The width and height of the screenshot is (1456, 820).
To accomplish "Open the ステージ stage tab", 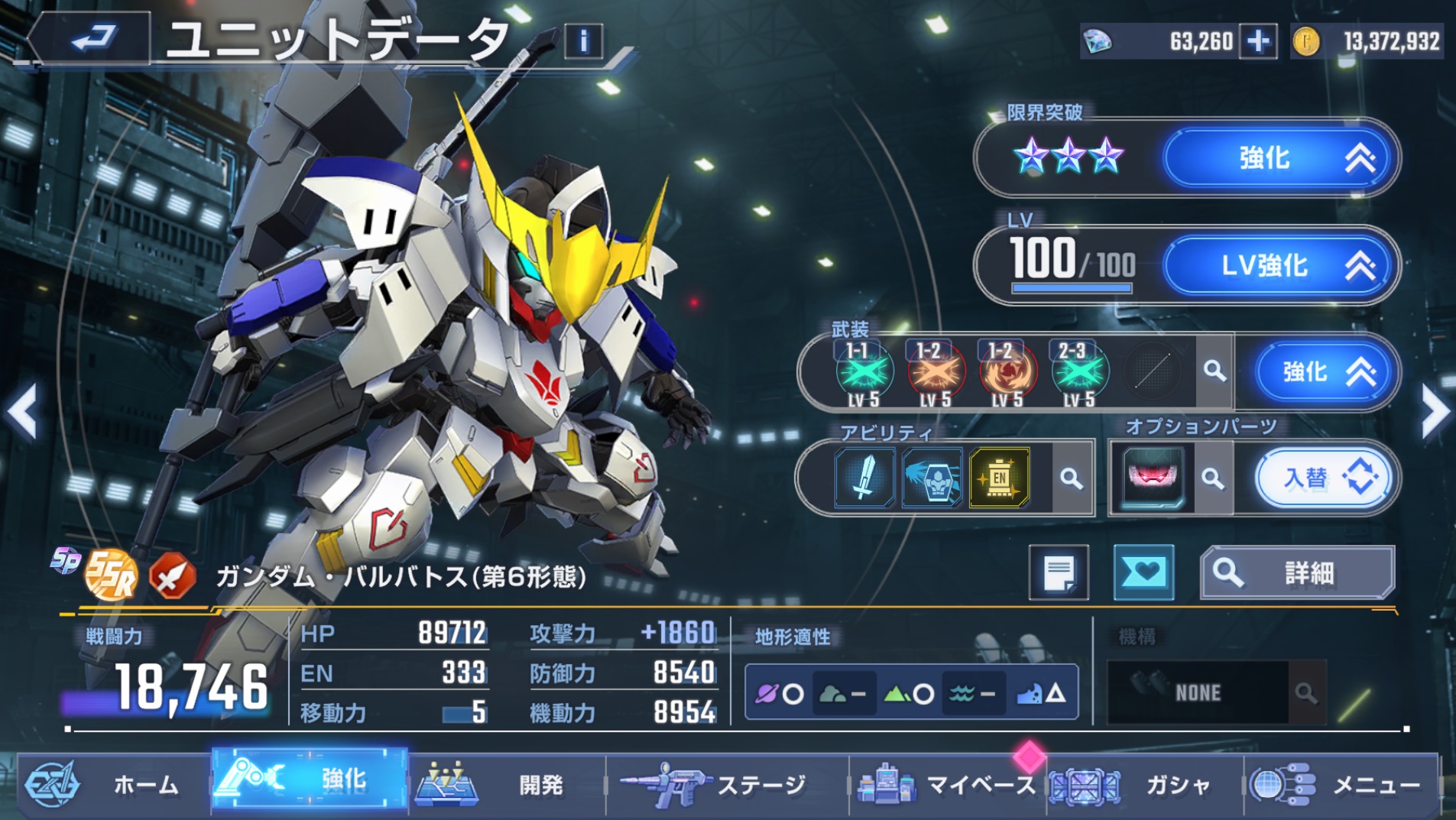I will 726,784.
